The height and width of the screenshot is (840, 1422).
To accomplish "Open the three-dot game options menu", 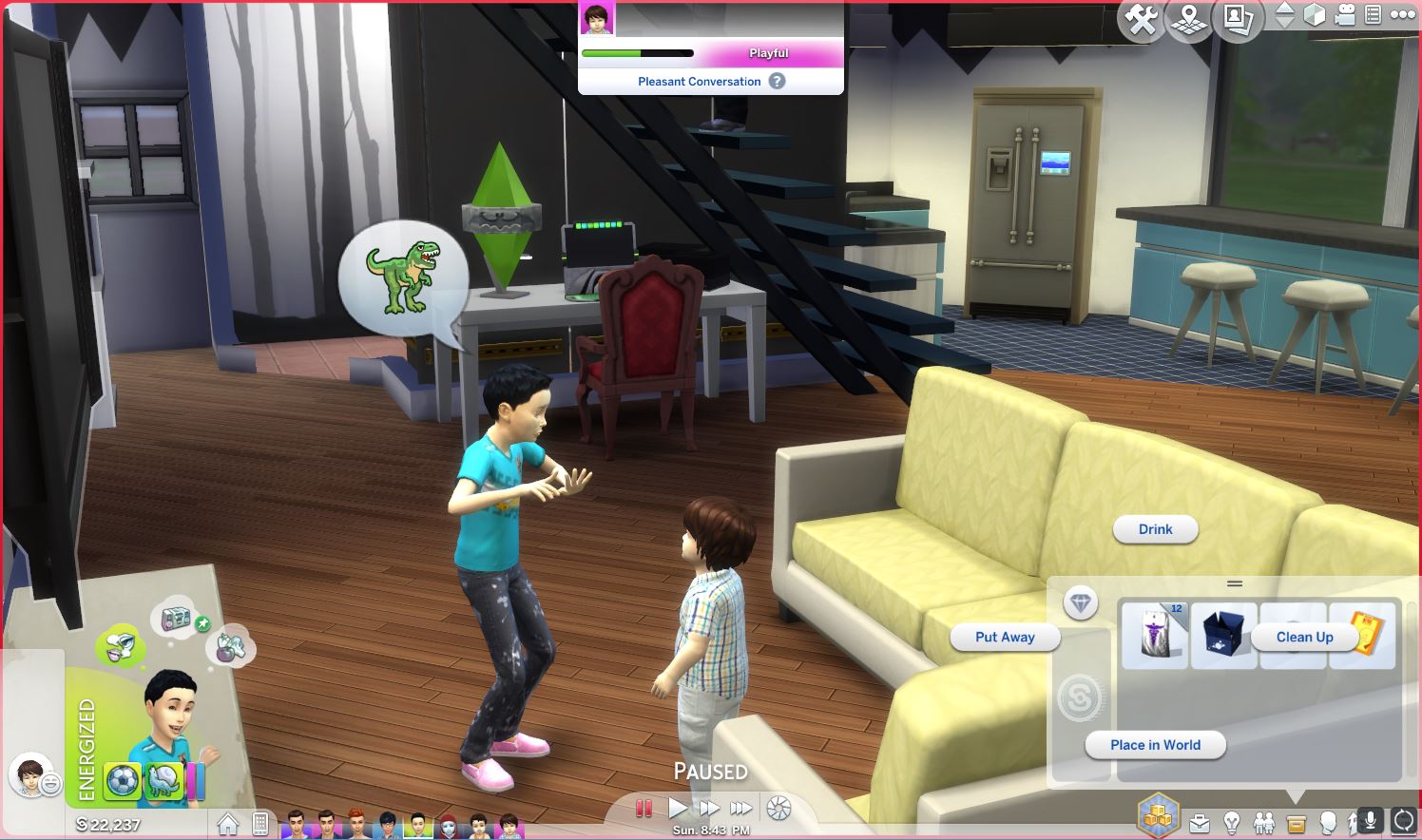I will pyautogui.click(x=1402, y=15).
